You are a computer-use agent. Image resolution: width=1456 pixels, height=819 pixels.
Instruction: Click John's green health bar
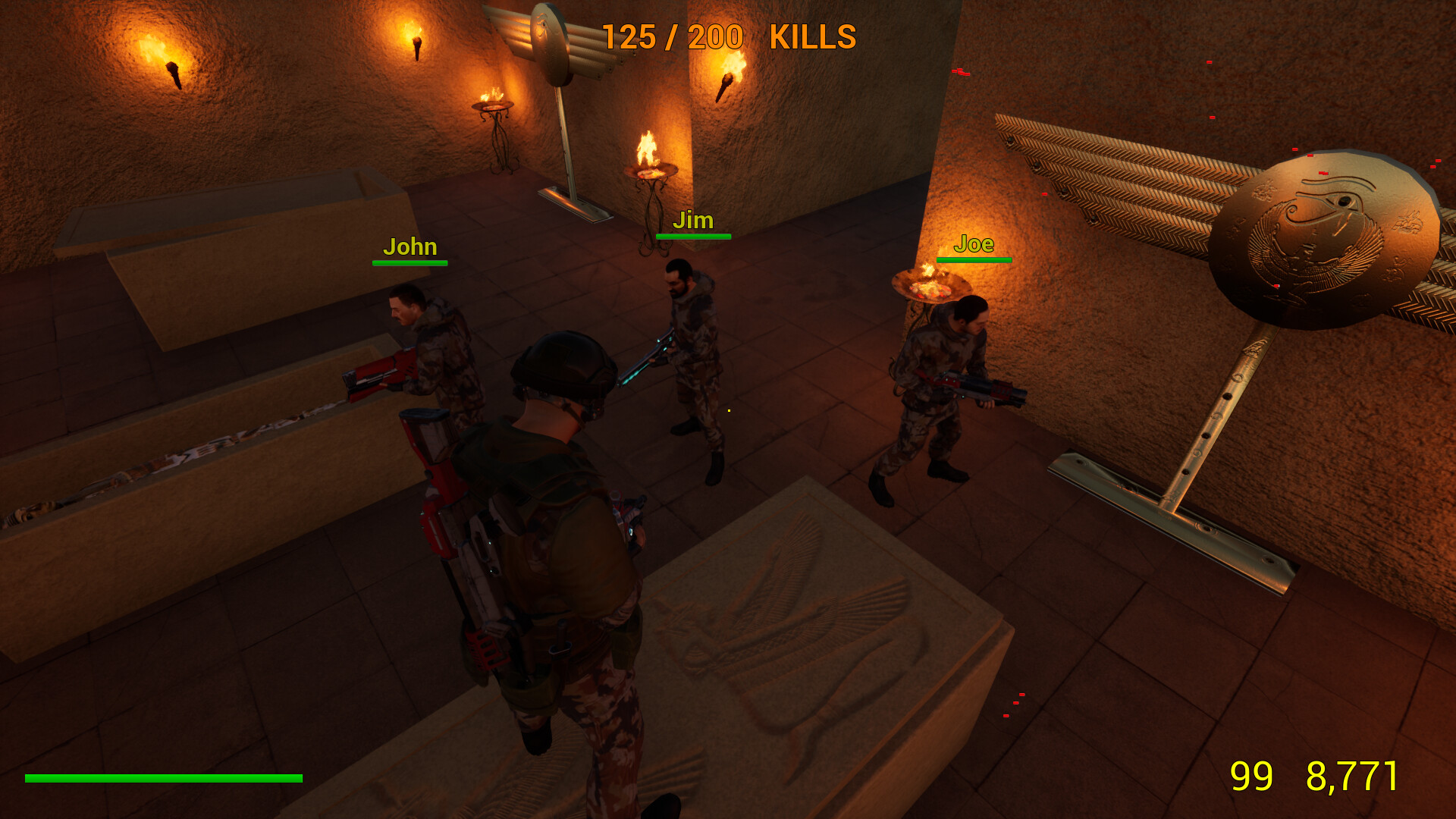pyautogui.click(x=410, y=263)
